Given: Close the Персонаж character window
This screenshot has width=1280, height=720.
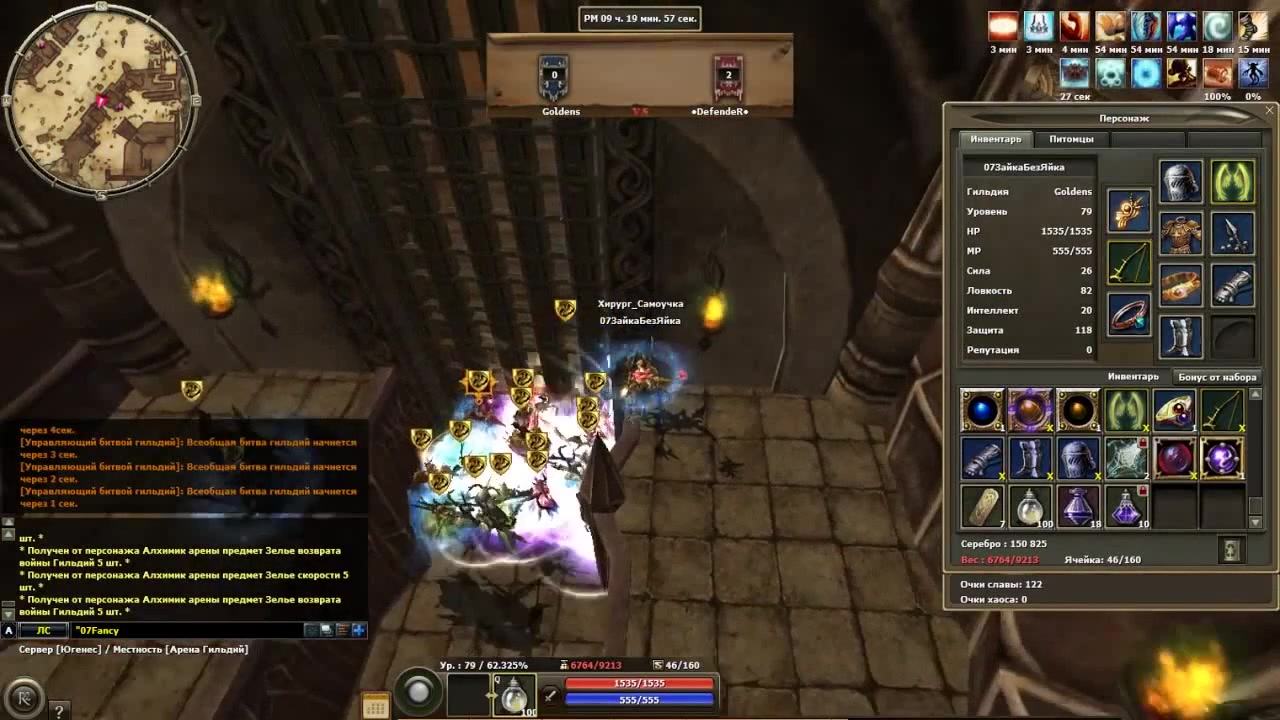Looking at the screenshot, I should pyautogui.click(x=1269, y=111).
